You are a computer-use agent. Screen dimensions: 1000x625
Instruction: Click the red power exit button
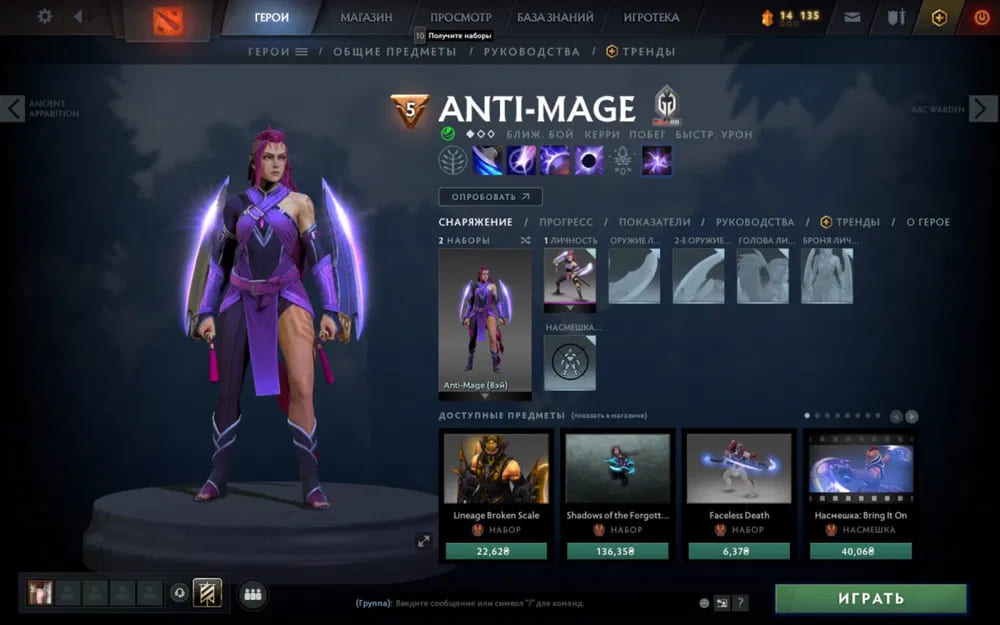[x=981, y=17]
